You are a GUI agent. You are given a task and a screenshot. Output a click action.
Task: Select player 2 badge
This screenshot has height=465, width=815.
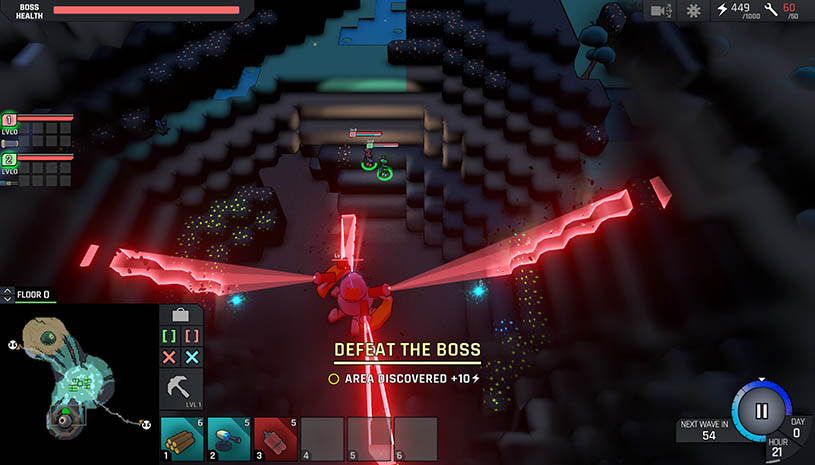(9, 159)
